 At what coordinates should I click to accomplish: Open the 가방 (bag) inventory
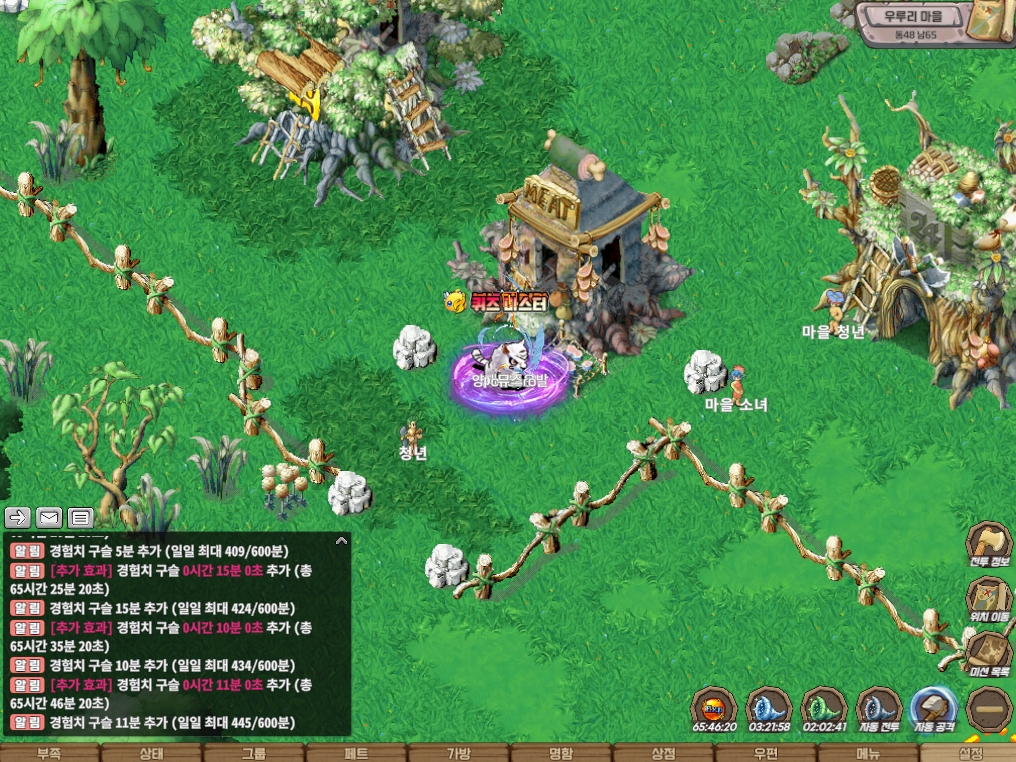coord(458,753)
